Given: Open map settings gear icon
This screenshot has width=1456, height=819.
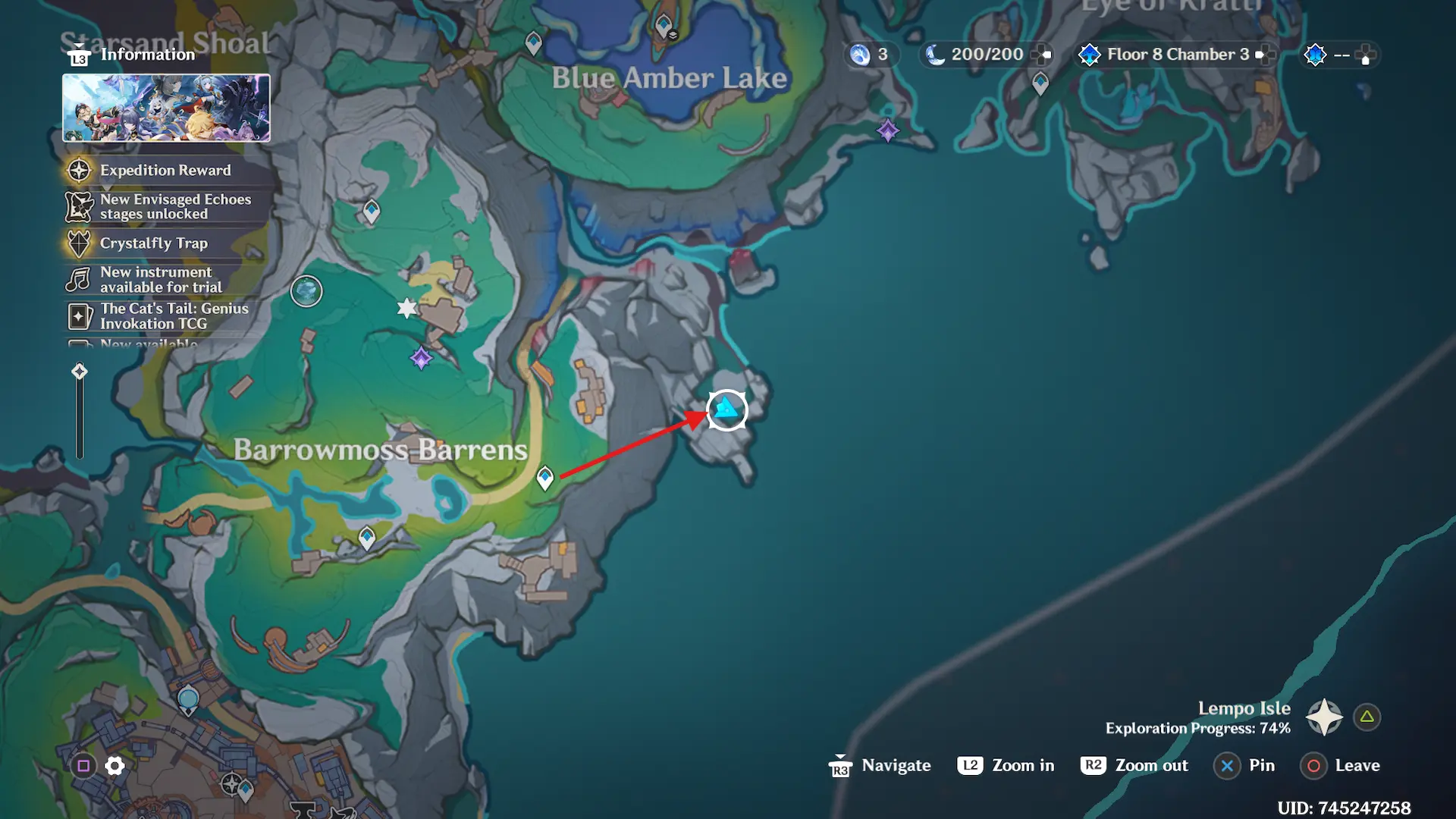Looking at the screenshot, I should click(x=115, y=766).
